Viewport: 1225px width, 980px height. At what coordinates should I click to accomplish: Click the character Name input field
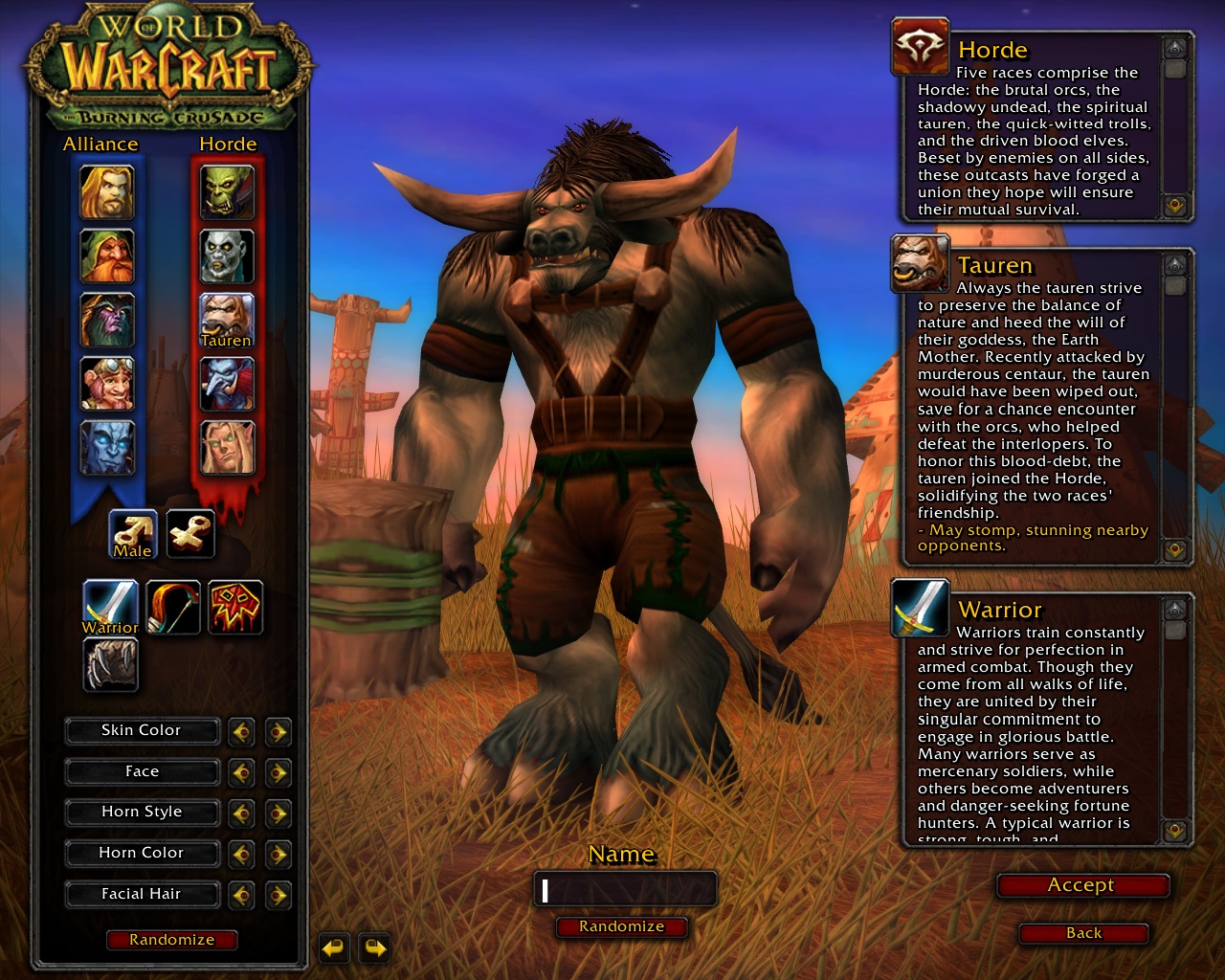point(625,890)
